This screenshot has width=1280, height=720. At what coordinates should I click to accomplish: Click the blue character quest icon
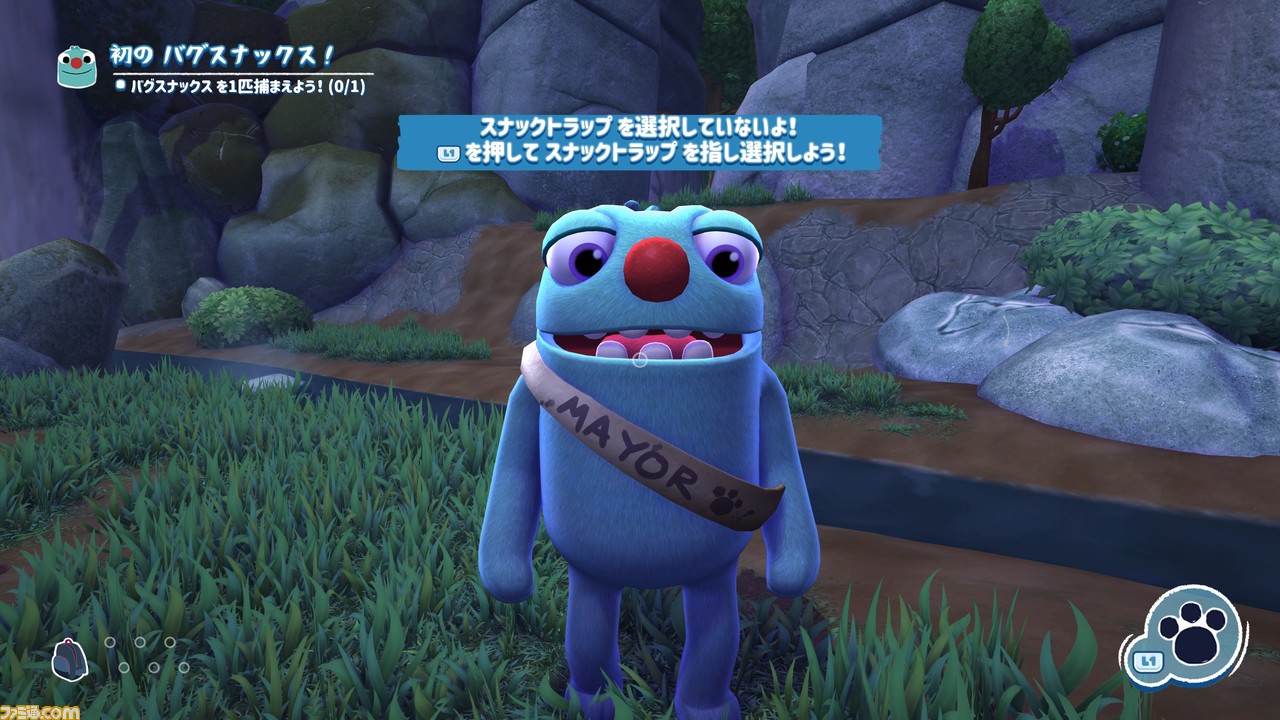[x=76, y=65]
